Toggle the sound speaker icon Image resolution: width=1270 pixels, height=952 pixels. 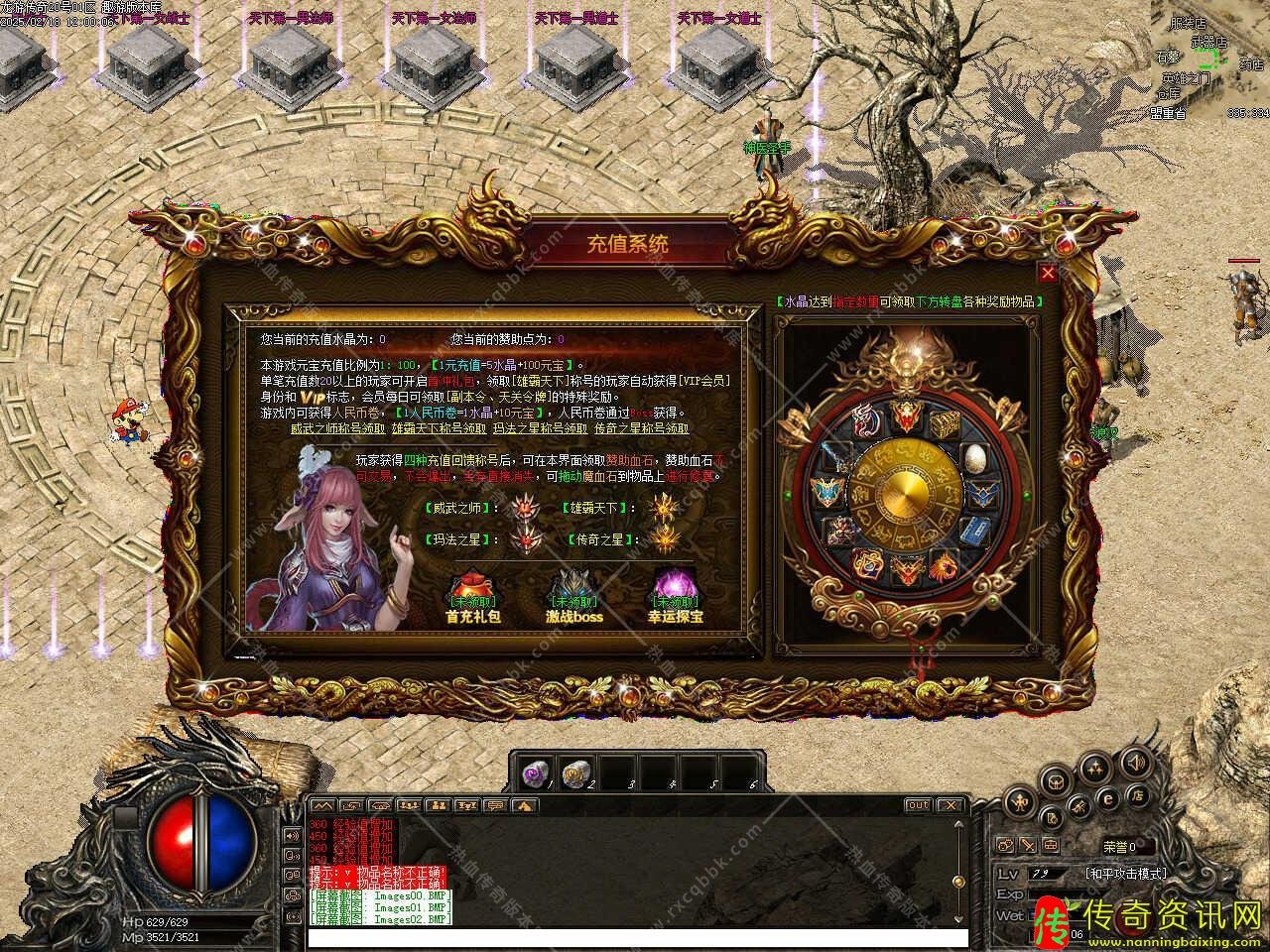(1136, 763)
